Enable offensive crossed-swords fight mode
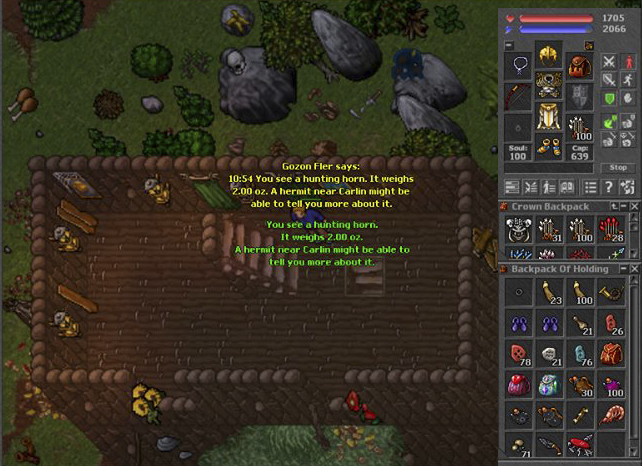Image resolution: width=642 pixels, height=466 pixels. click(x=608, y=61)
